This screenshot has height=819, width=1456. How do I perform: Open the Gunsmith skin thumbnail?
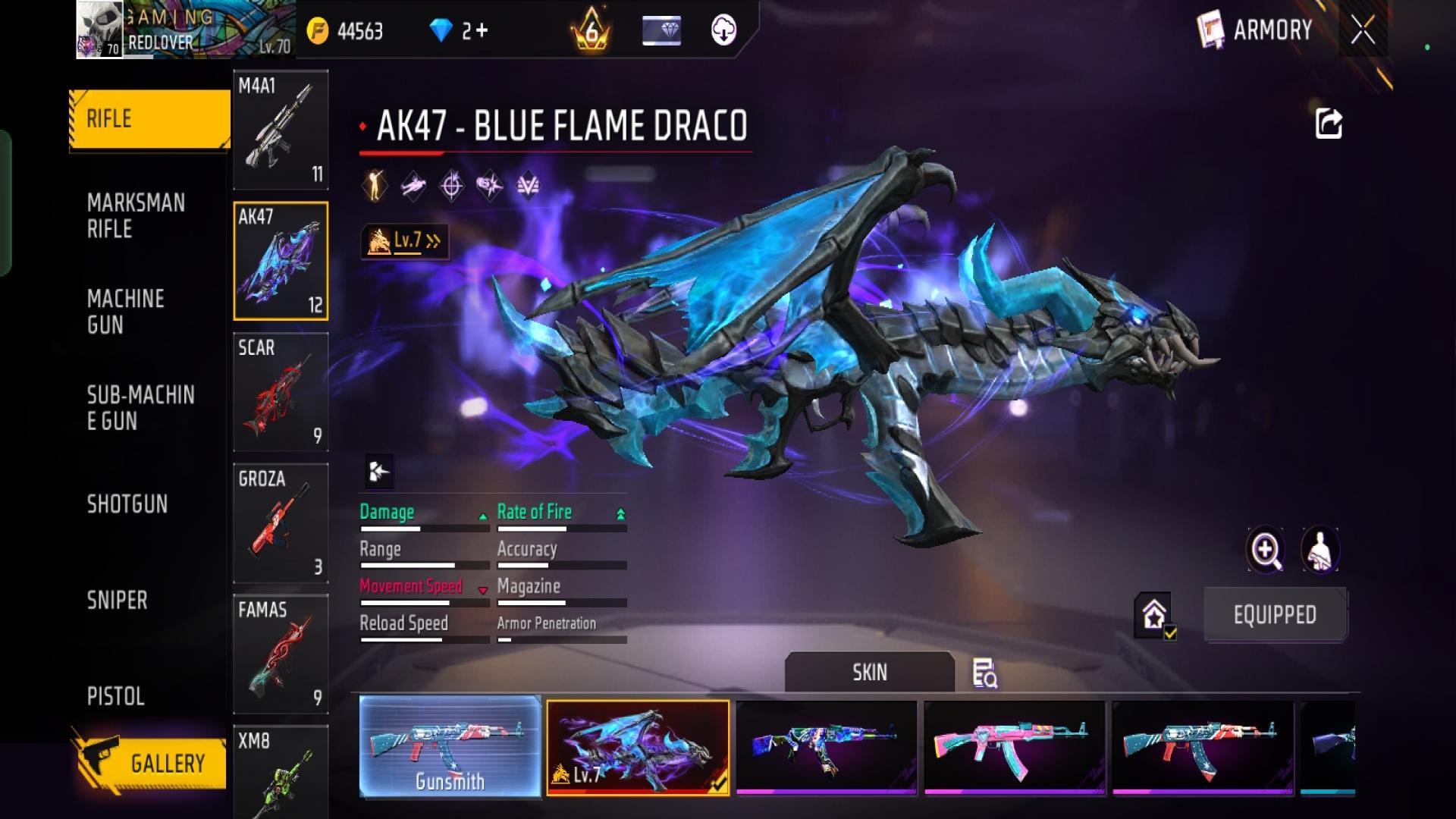[x=450, y=747]
